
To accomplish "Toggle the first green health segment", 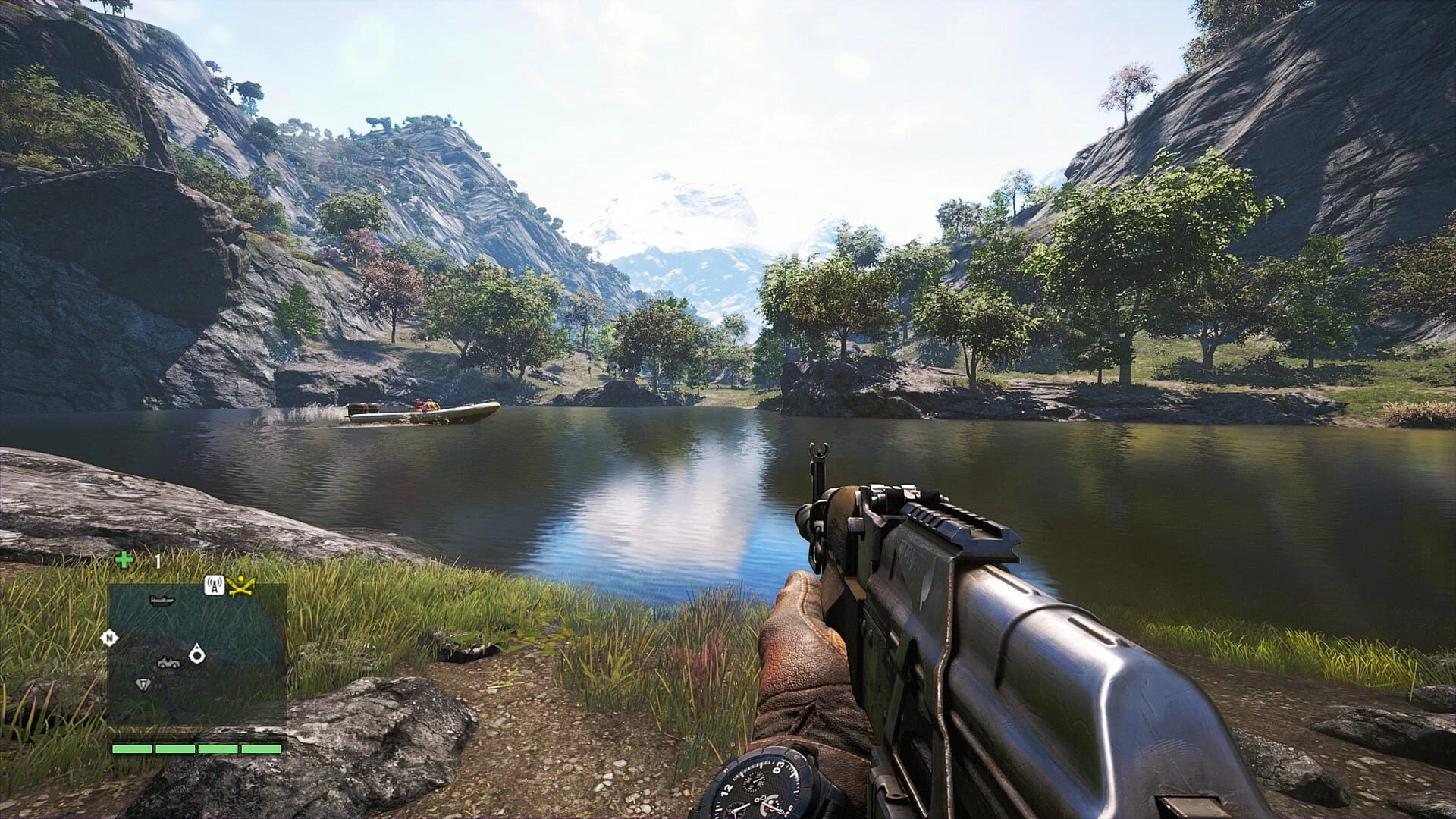I will (131, 749).
